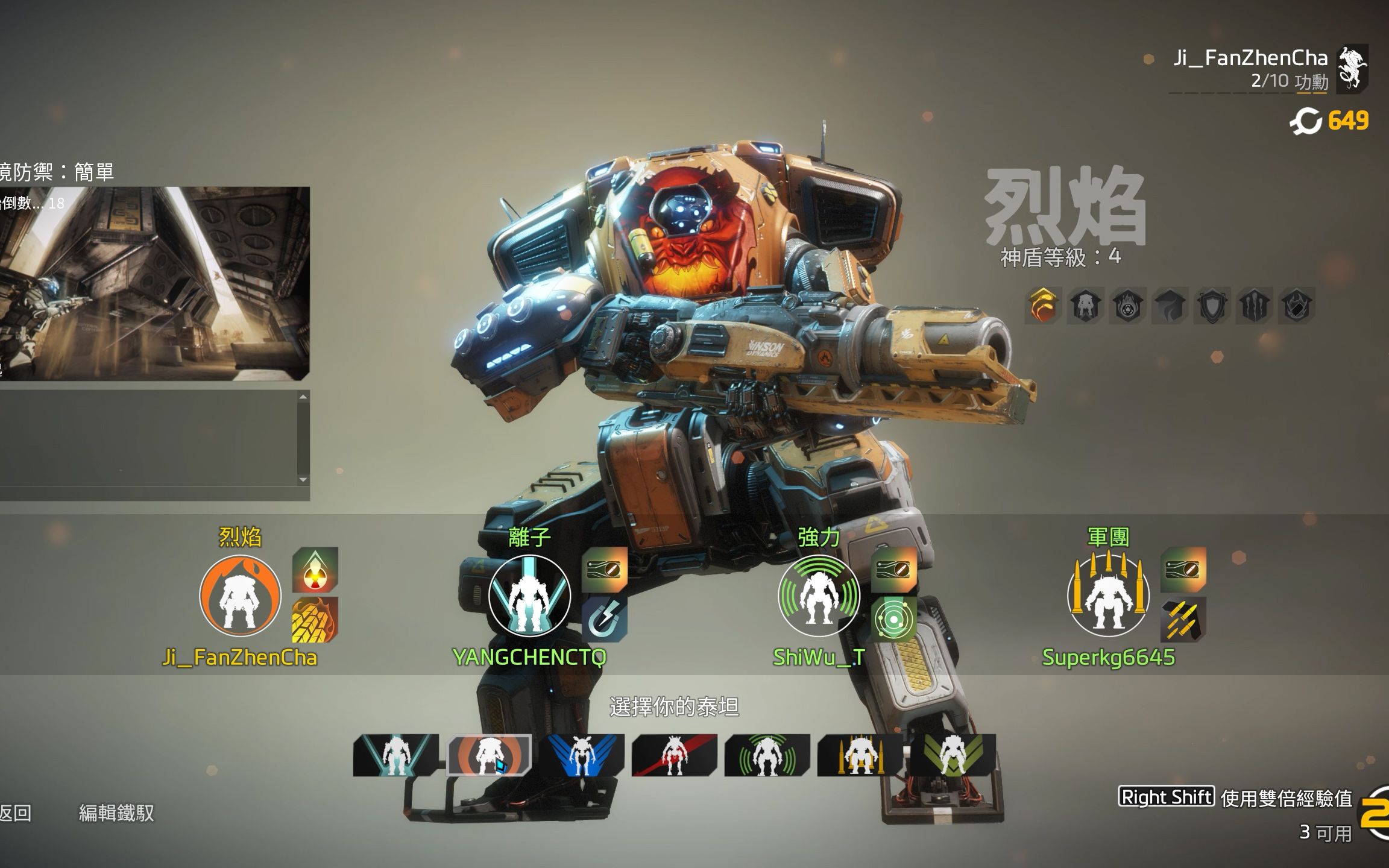Choose the Tone titan with green sonar rings

pos(767,755)
